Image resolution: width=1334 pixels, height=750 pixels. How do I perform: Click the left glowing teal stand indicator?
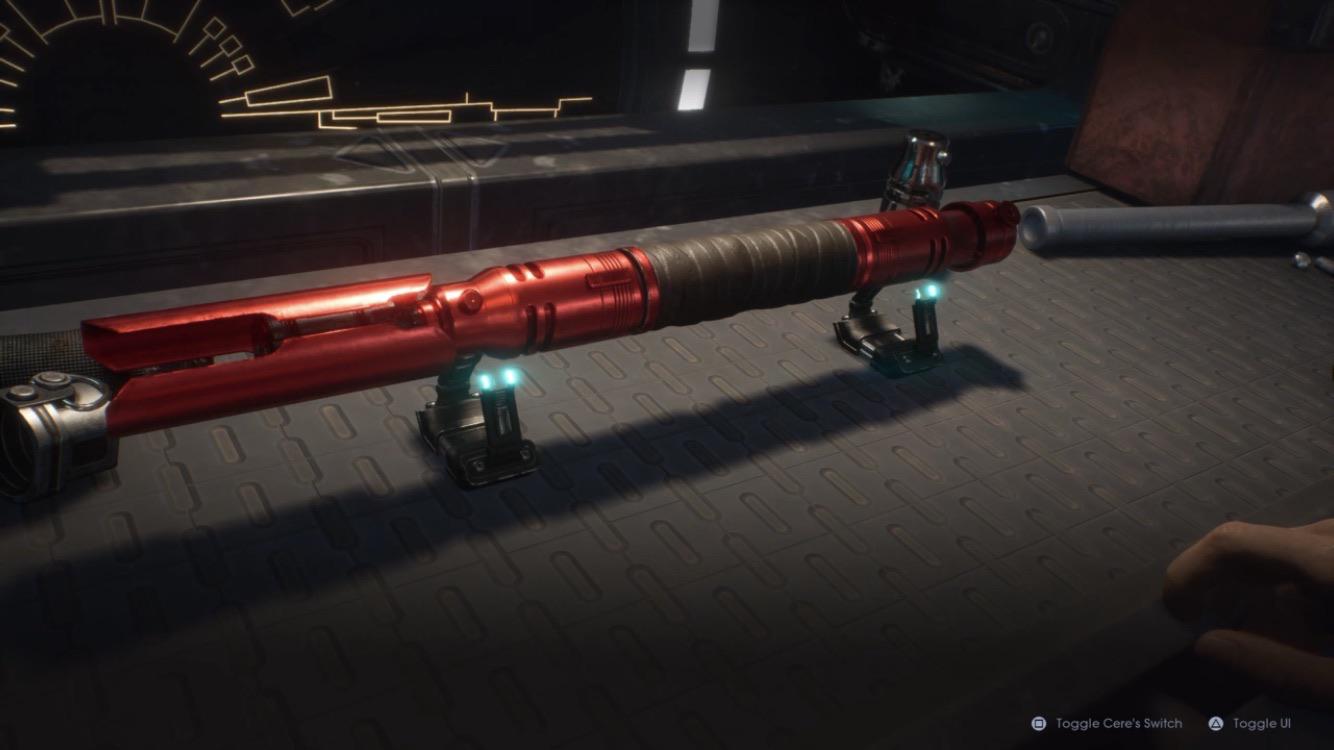pyautogui.click(x=497, y=381)
